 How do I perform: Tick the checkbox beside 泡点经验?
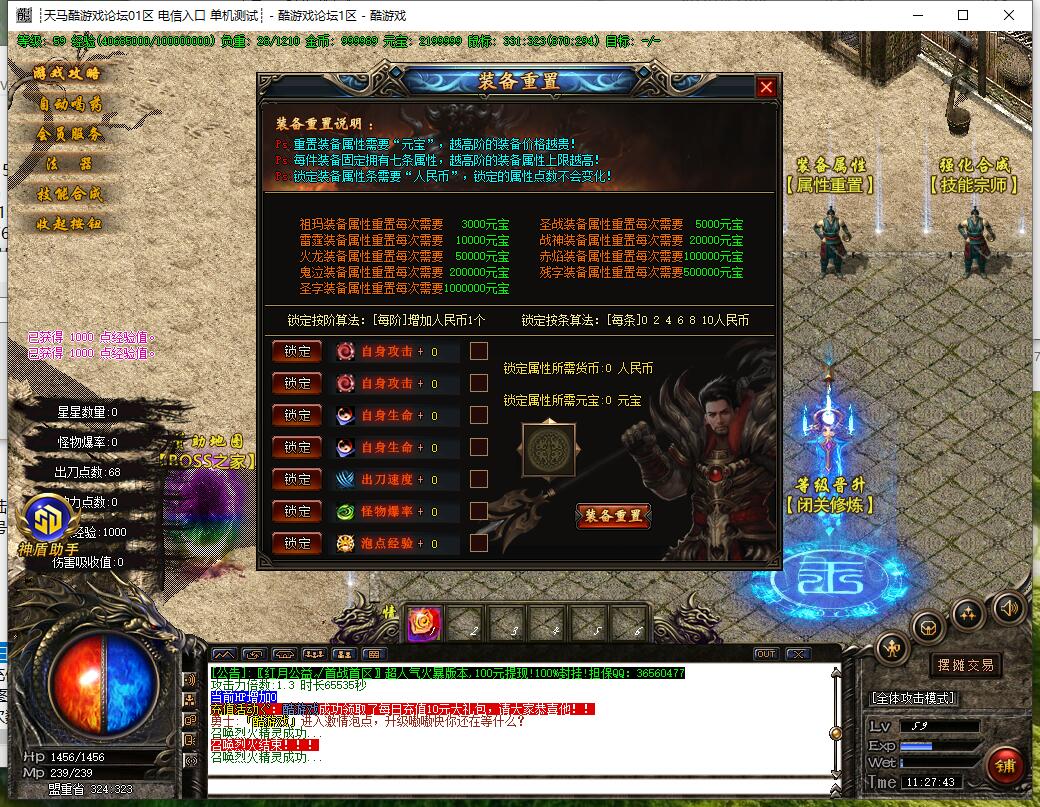point(479,543)
